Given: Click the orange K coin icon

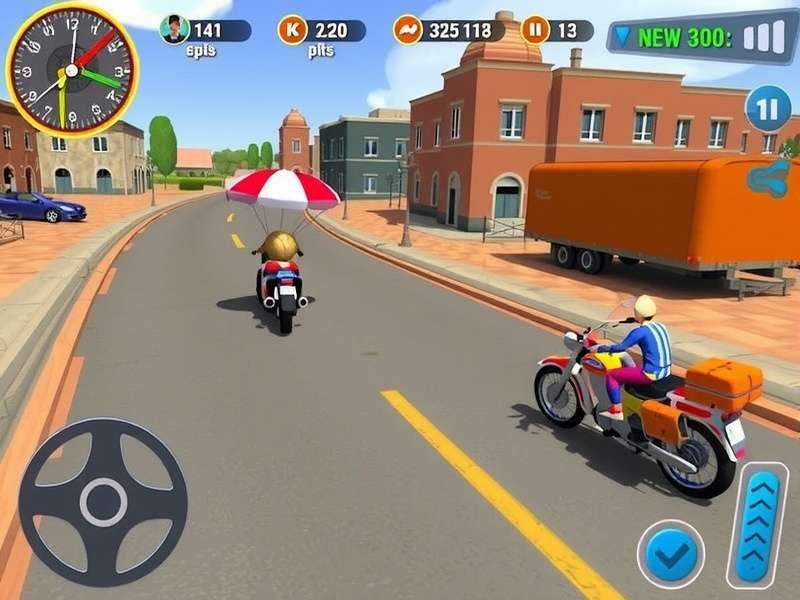Looking at the screenshot, I should click(292, 30).
